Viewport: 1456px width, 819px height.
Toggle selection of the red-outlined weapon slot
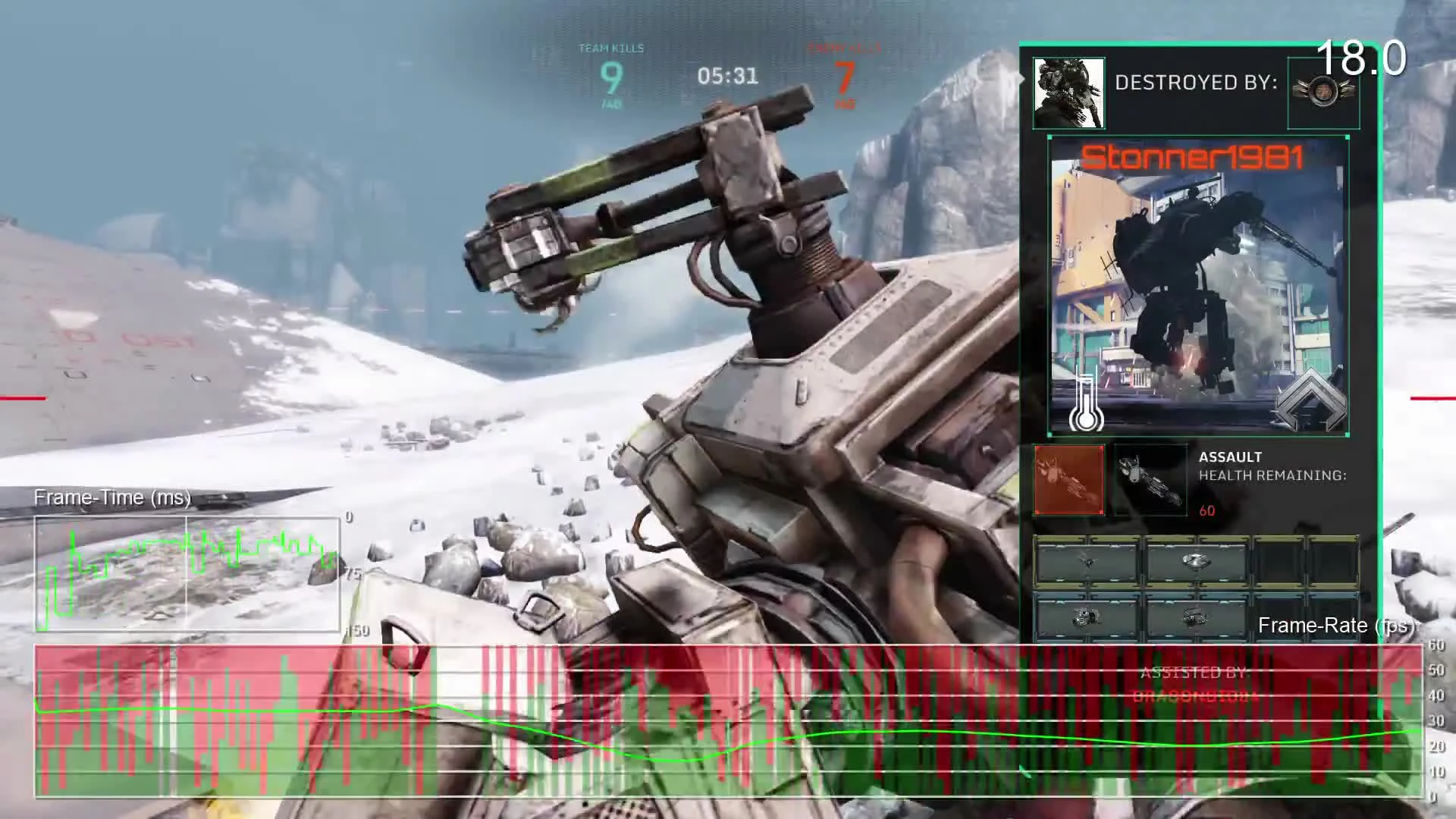[x=1069, y=479]
